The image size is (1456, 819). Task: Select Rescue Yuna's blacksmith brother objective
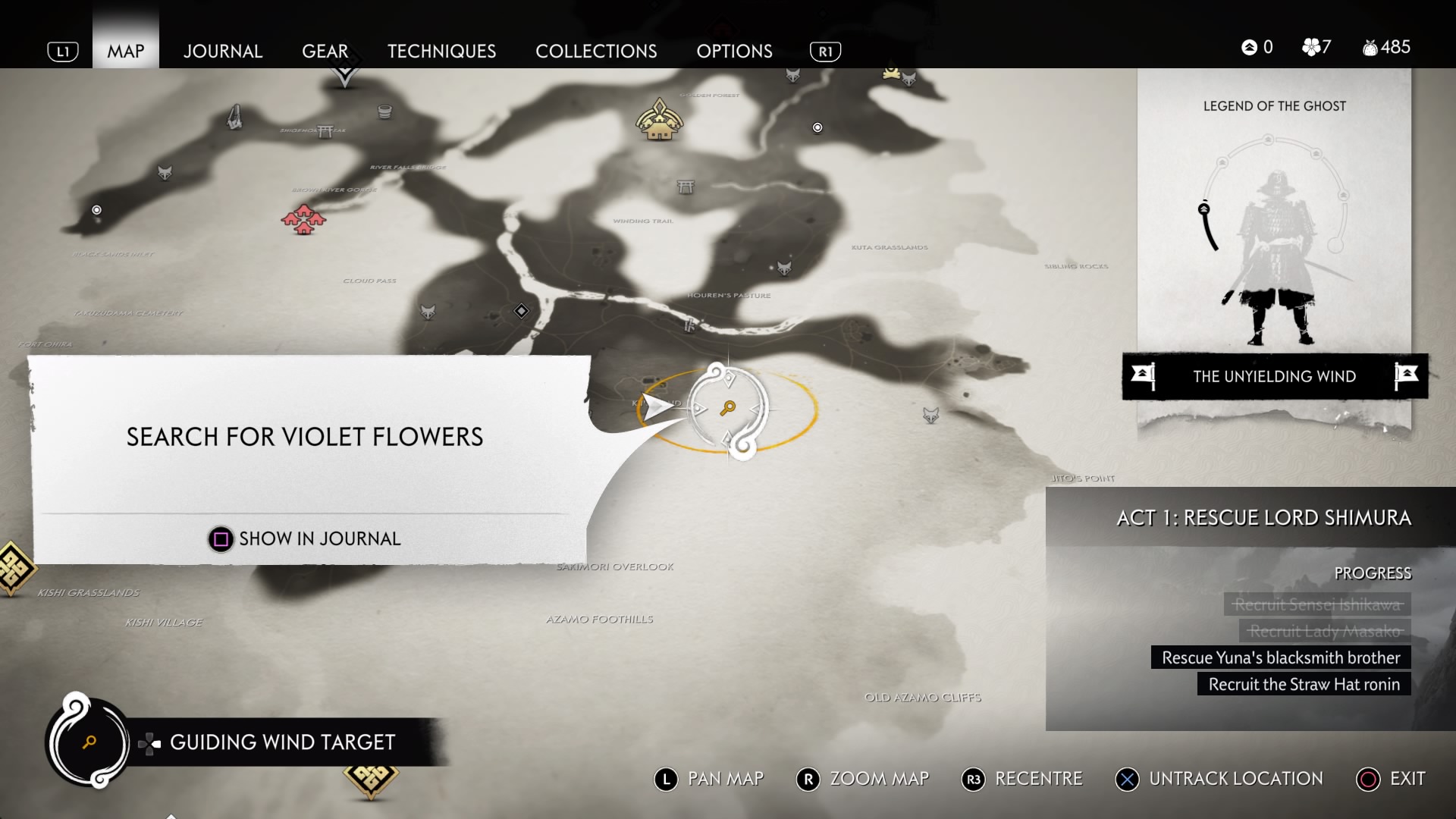pyautogui.click(x=1281, y=657)
